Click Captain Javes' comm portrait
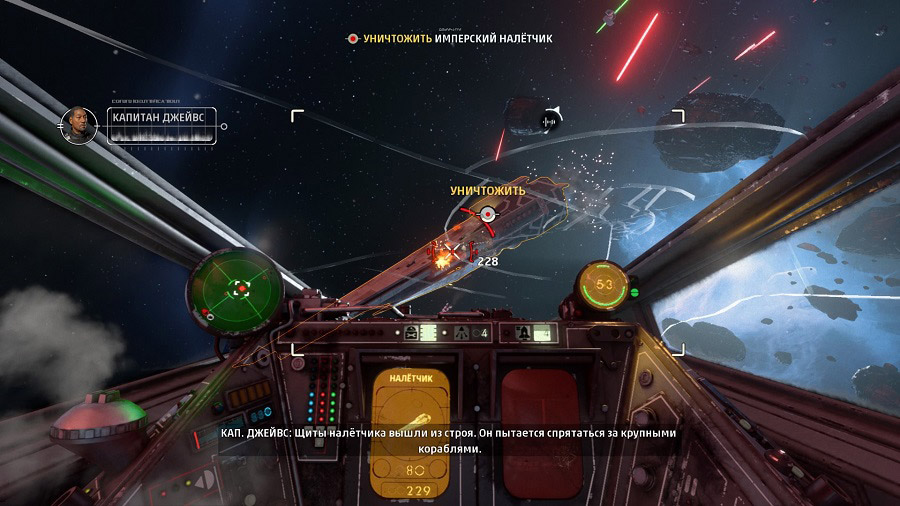 point(79,126)
